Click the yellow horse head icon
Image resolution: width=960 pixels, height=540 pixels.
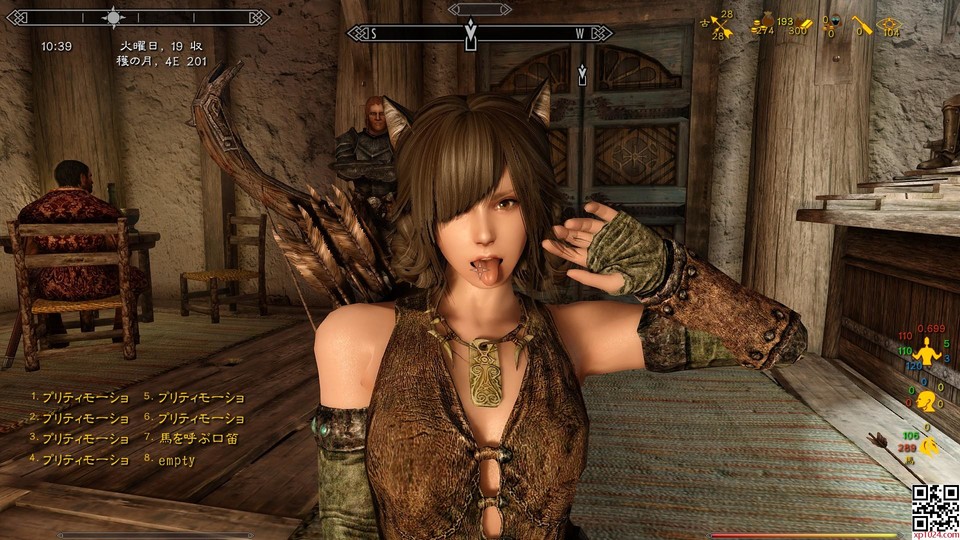point(929,448)
